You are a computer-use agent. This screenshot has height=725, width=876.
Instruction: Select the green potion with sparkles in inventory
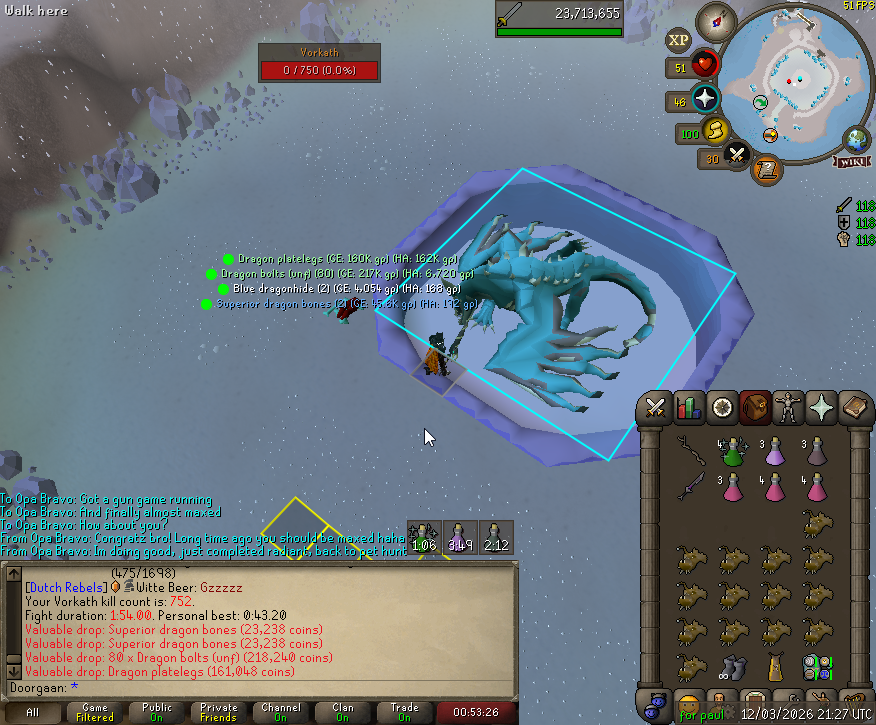733,452
